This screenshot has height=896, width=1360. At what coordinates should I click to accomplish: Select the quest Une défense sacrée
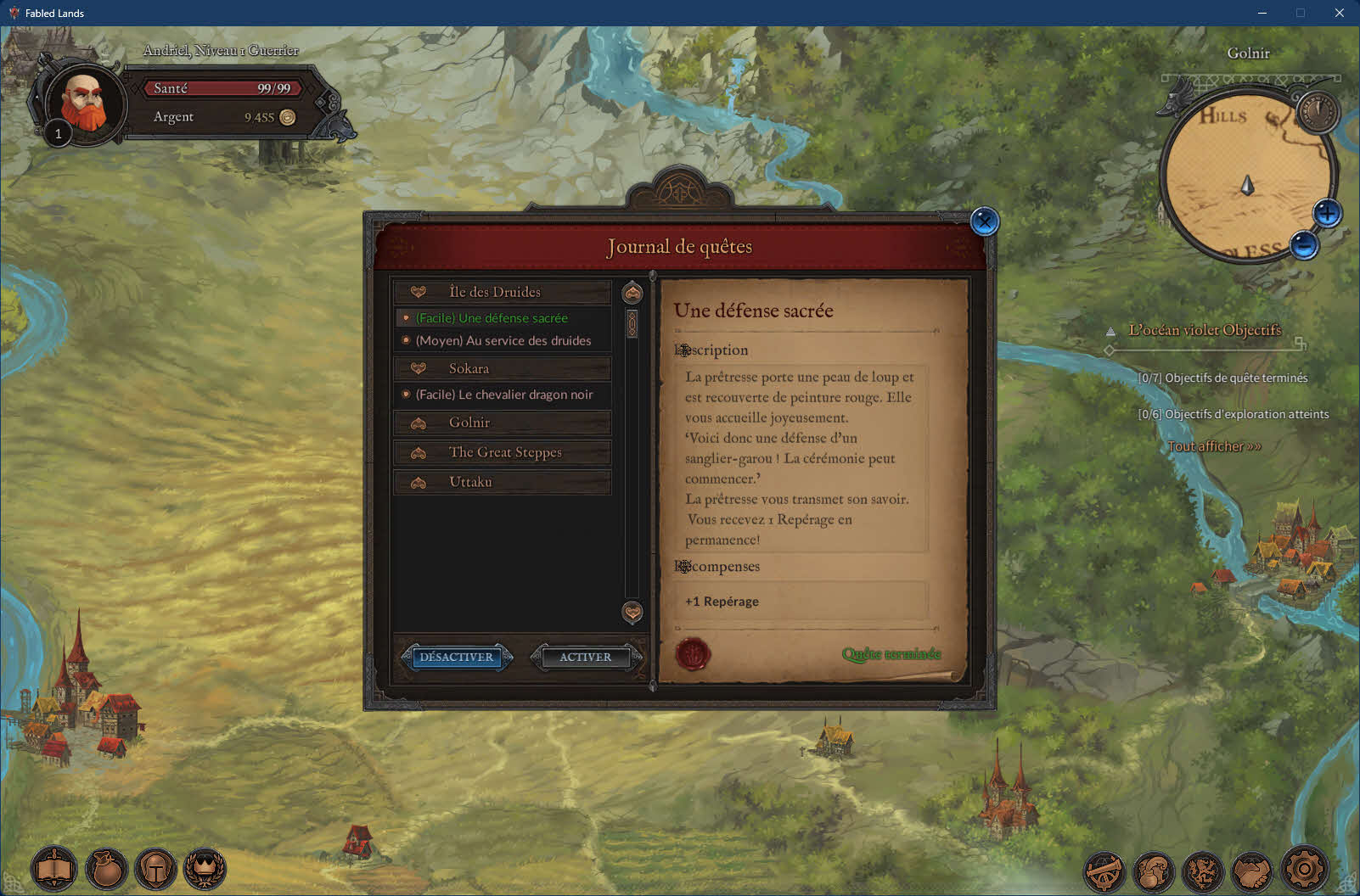pos(492,318)
